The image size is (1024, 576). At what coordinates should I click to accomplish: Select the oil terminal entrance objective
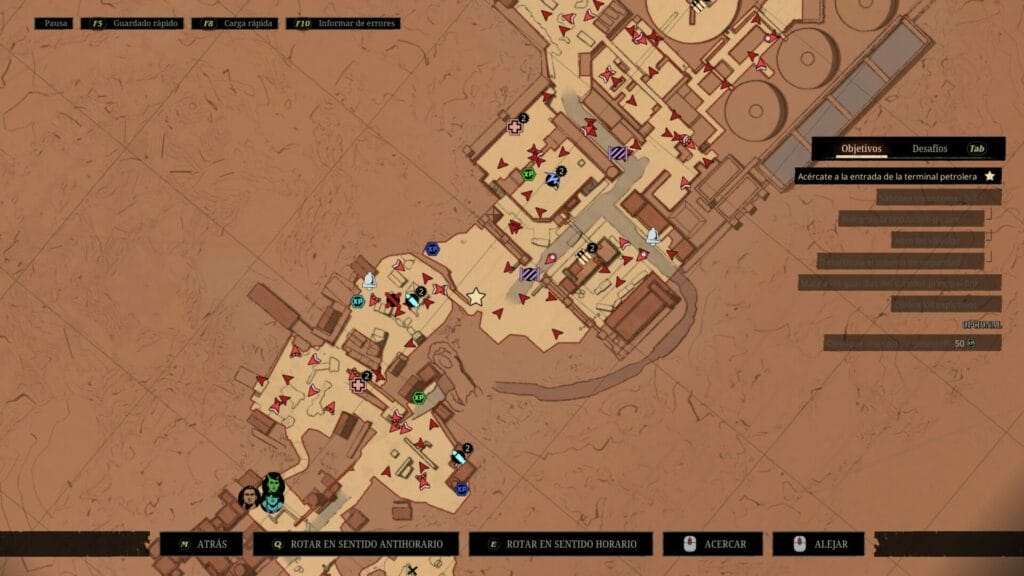click(x=897, y=176)
